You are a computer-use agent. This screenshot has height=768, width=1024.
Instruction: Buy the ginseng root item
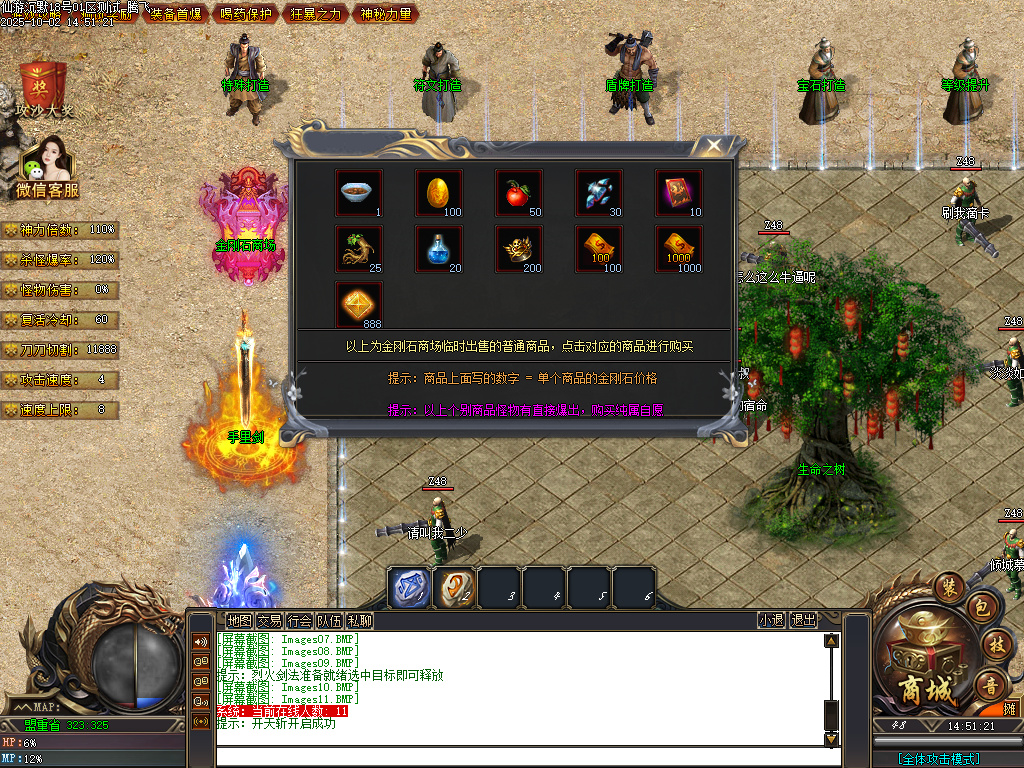point(358,249)
